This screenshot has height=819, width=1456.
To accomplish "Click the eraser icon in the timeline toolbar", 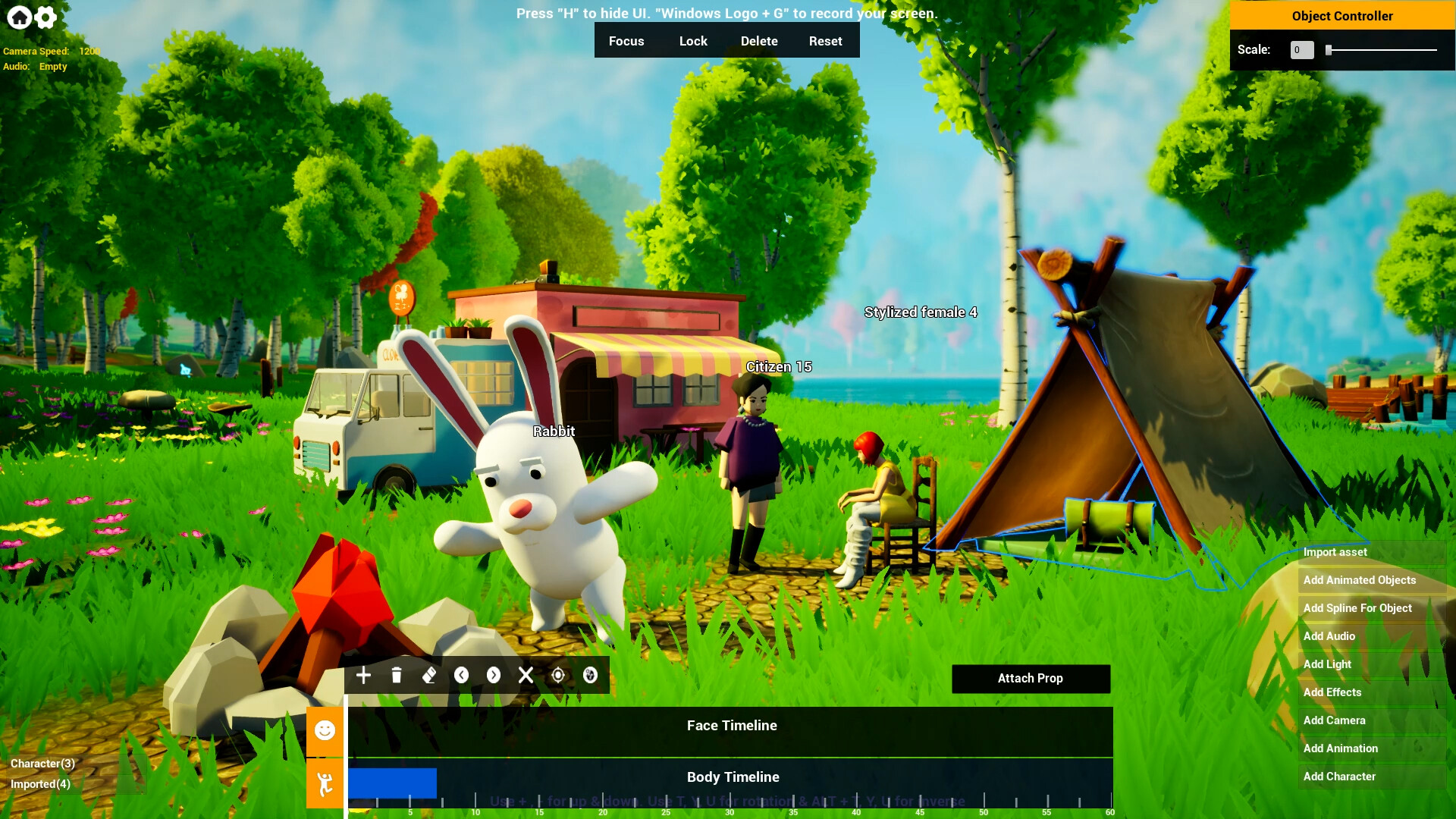I will pos(429,675).
